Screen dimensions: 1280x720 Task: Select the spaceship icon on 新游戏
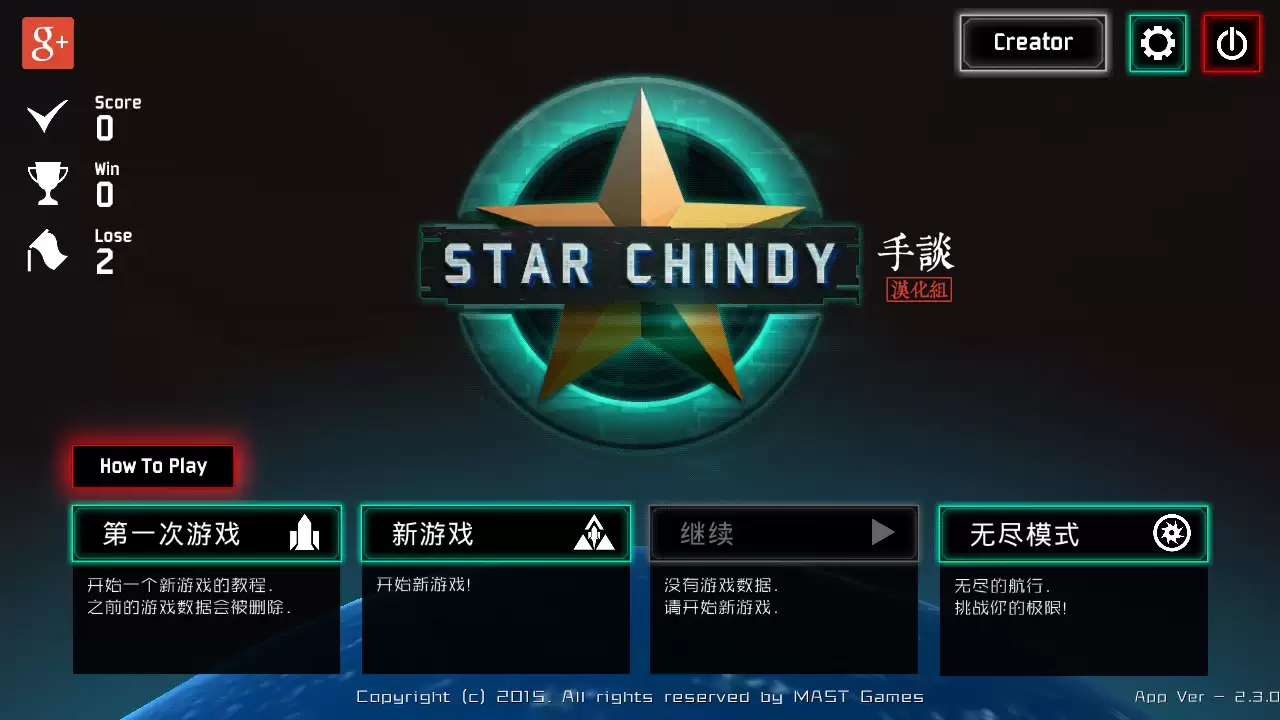(595, 534)
